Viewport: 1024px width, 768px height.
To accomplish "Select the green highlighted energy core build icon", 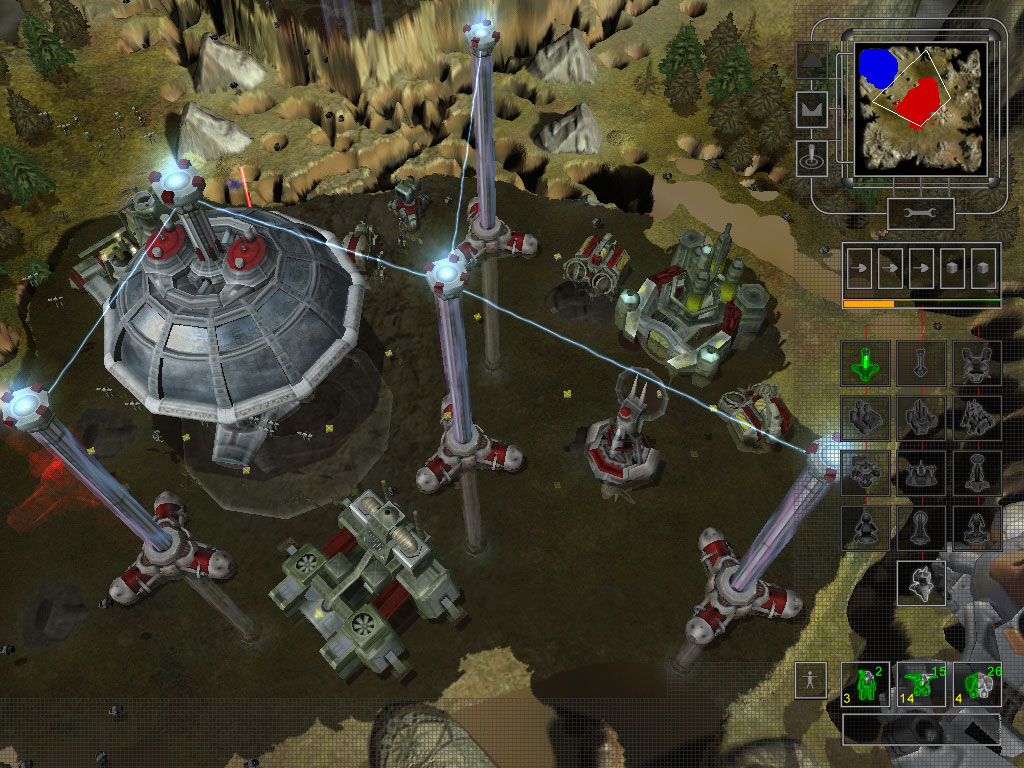I will click(865, 363).
